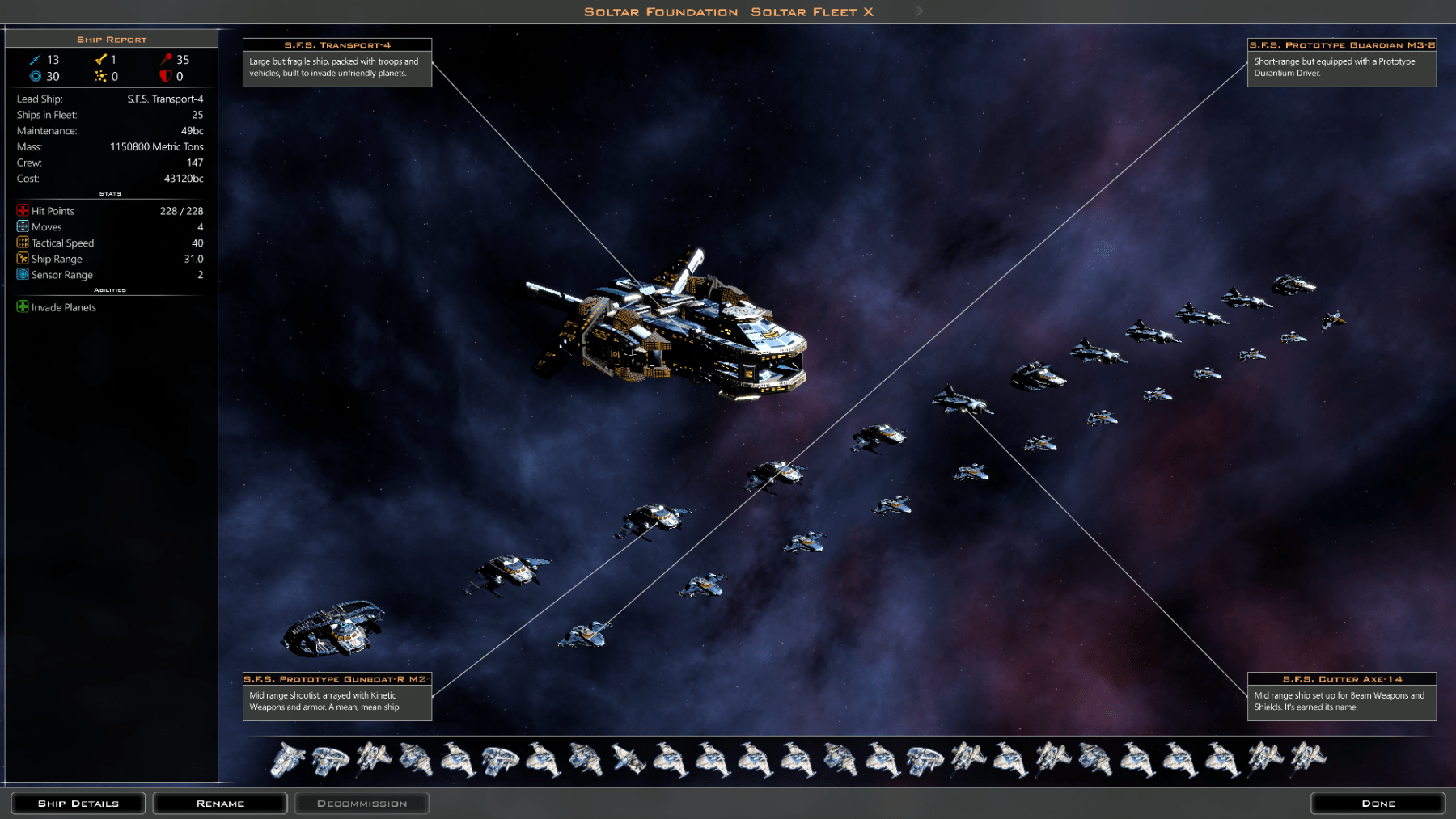The width and height of the screenshot is (1456, 819).
Task: Open the Ship Details panel
Action: point(78,803)
